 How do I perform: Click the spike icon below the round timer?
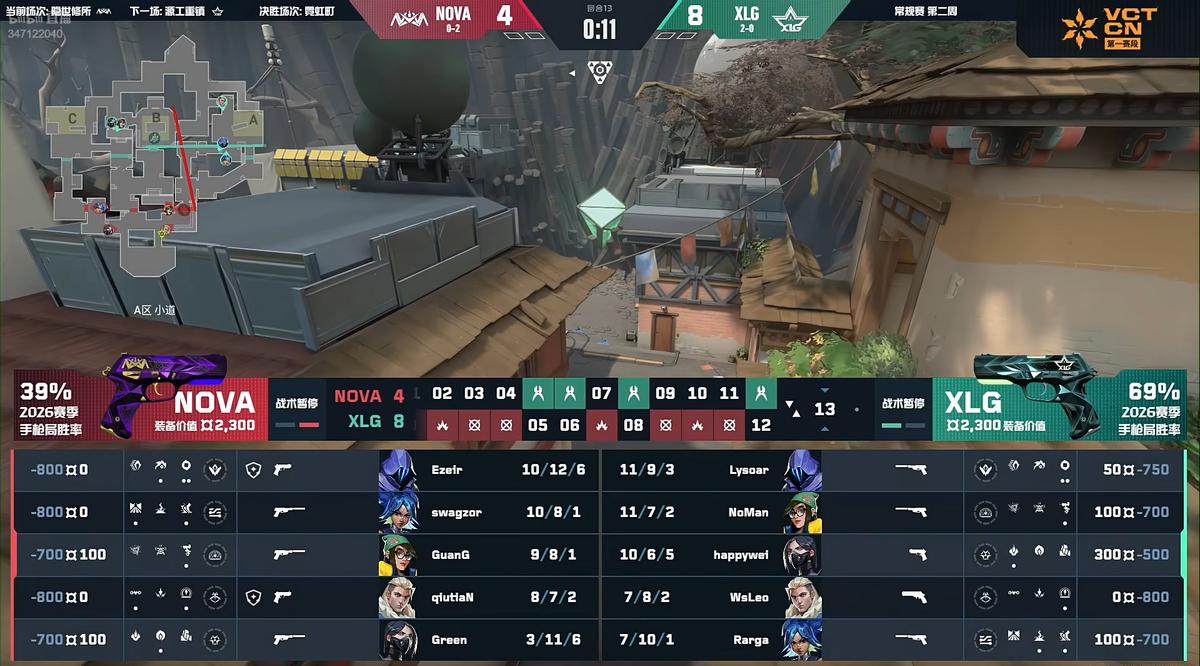pos(600,71)
